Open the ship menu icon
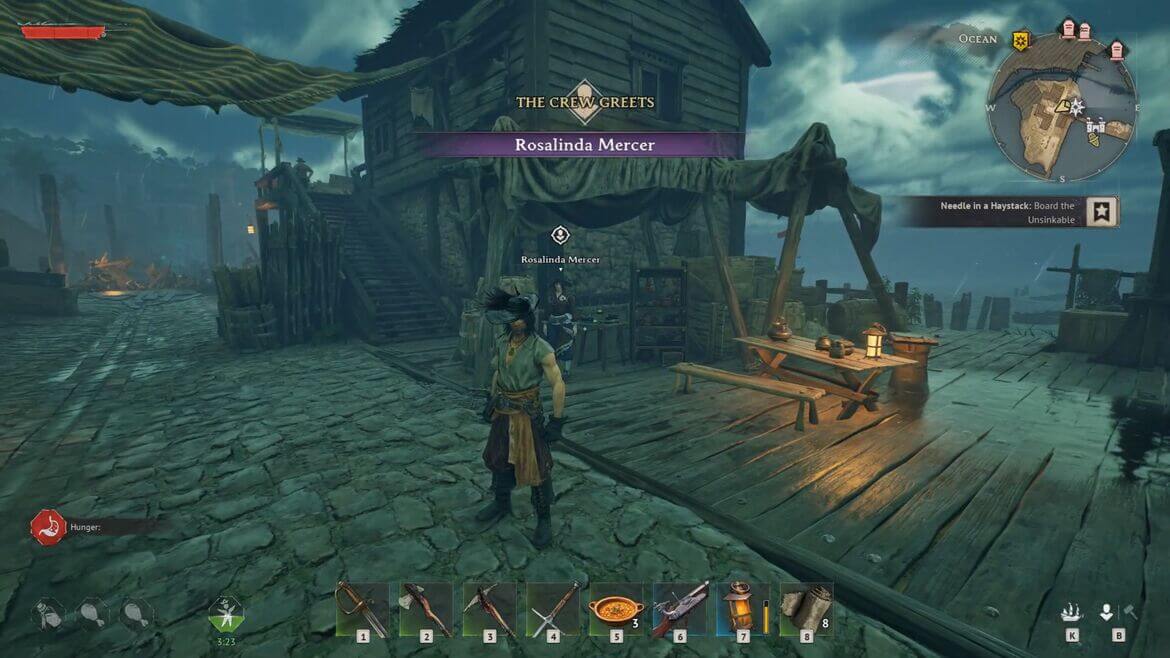This screenshot has height=658, width=1170. 1072,612
